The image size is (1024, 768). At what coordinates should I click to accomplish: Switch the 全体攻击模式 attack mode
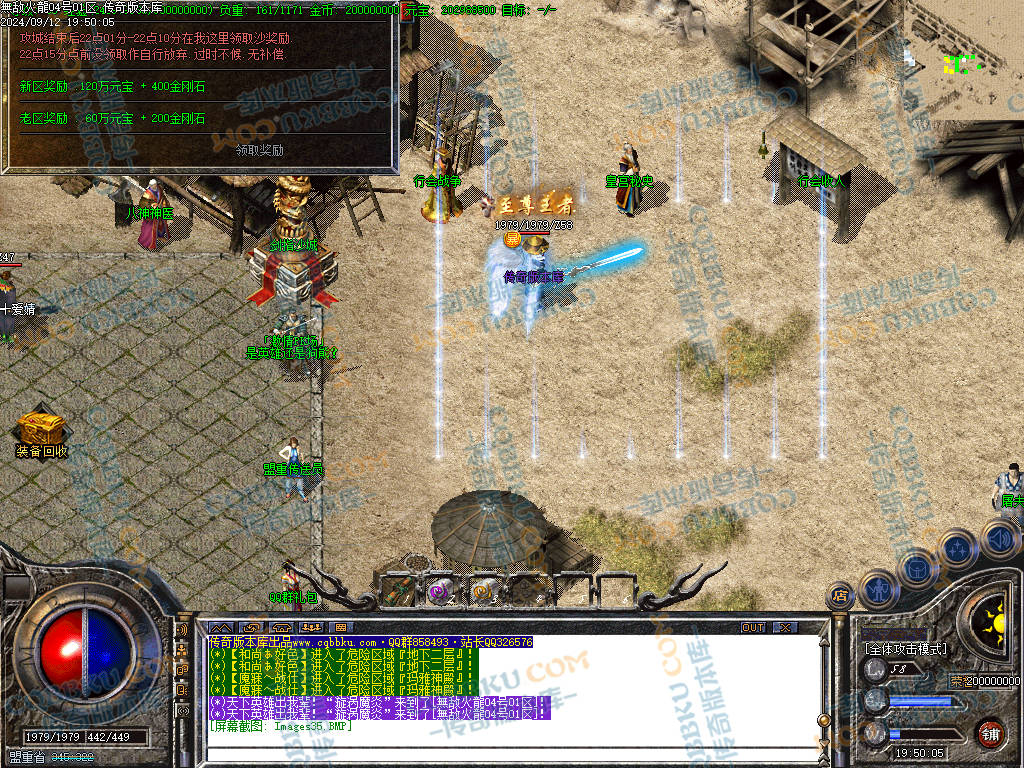coord(904,649)
